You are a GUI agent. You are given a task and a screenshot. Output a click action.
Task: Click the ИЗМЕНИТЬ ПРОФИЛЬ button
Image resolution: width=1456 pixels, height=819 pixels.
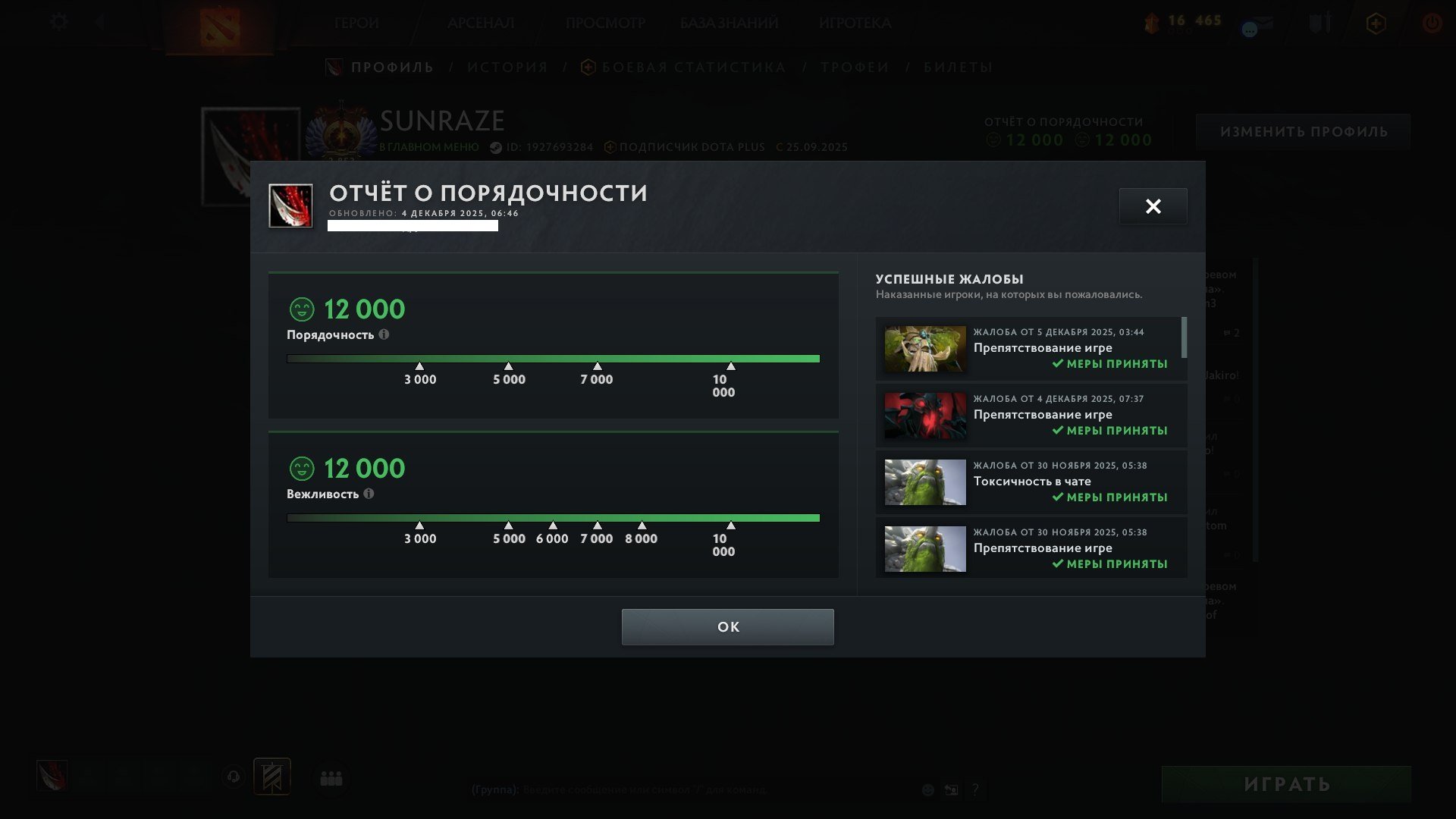[x=1304, y=131]
